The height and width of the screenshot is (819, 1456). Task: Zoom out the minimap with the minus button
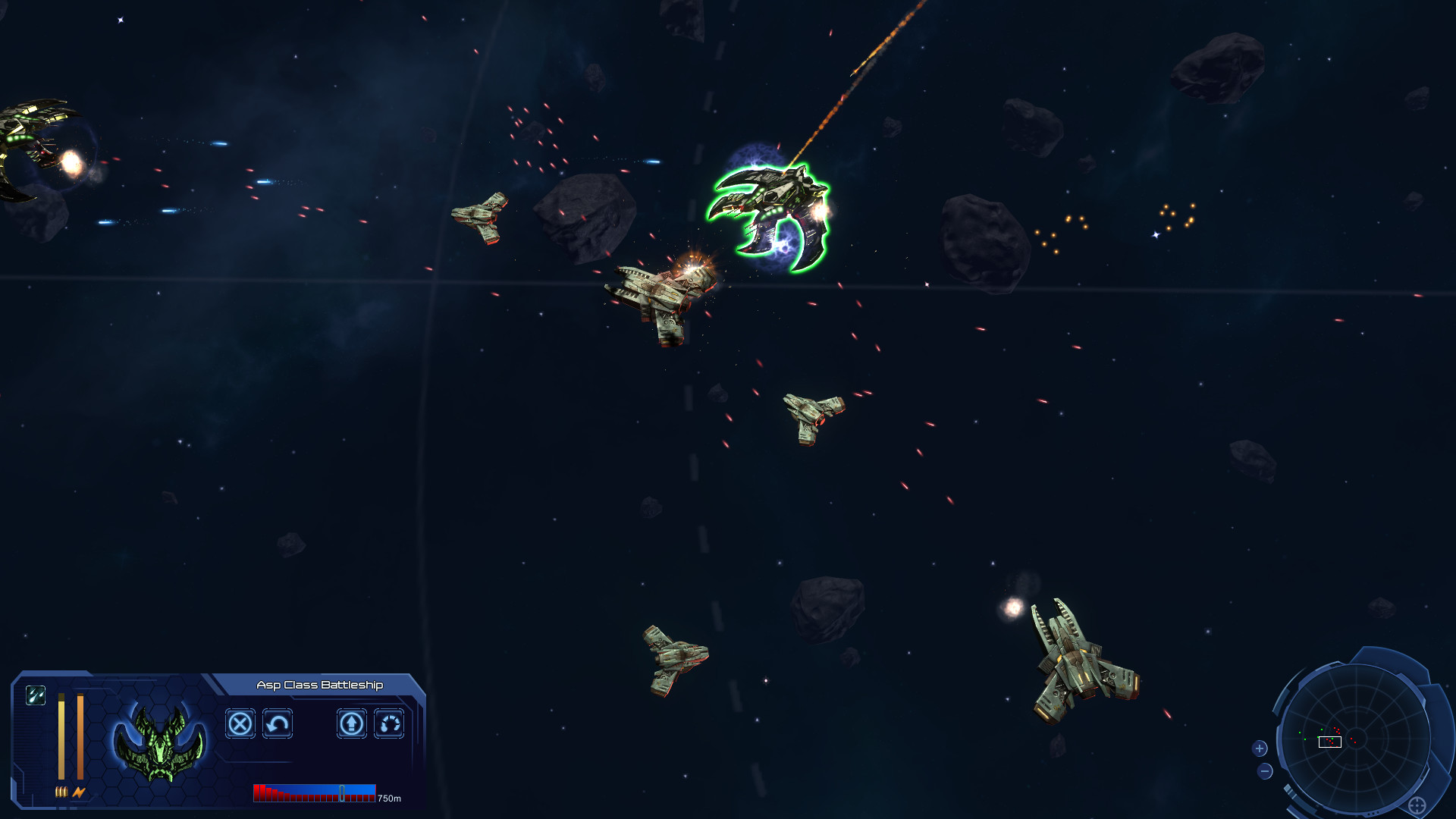click(1265, 771)
